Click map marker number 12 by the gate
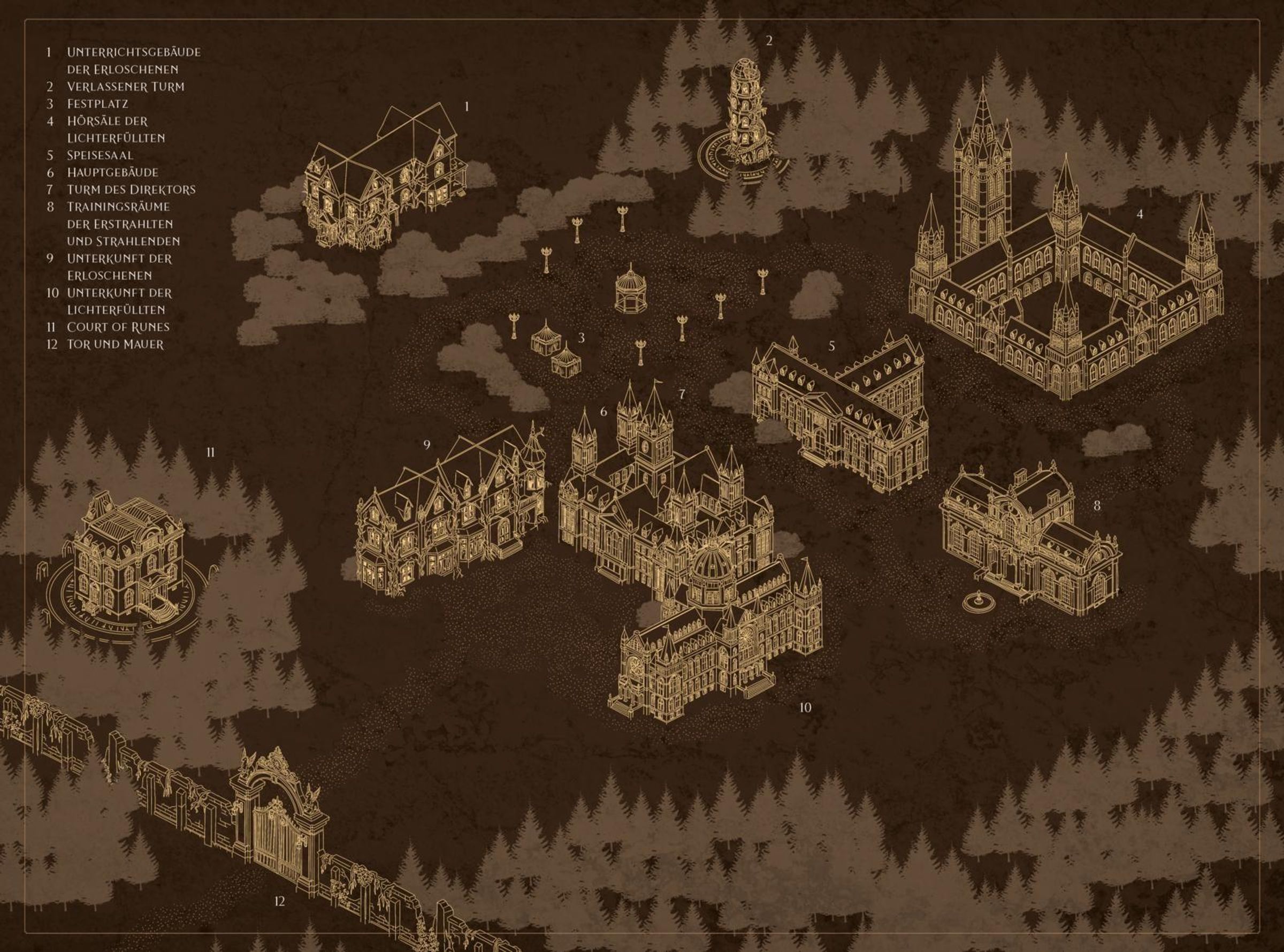 (x=279, y=901)
